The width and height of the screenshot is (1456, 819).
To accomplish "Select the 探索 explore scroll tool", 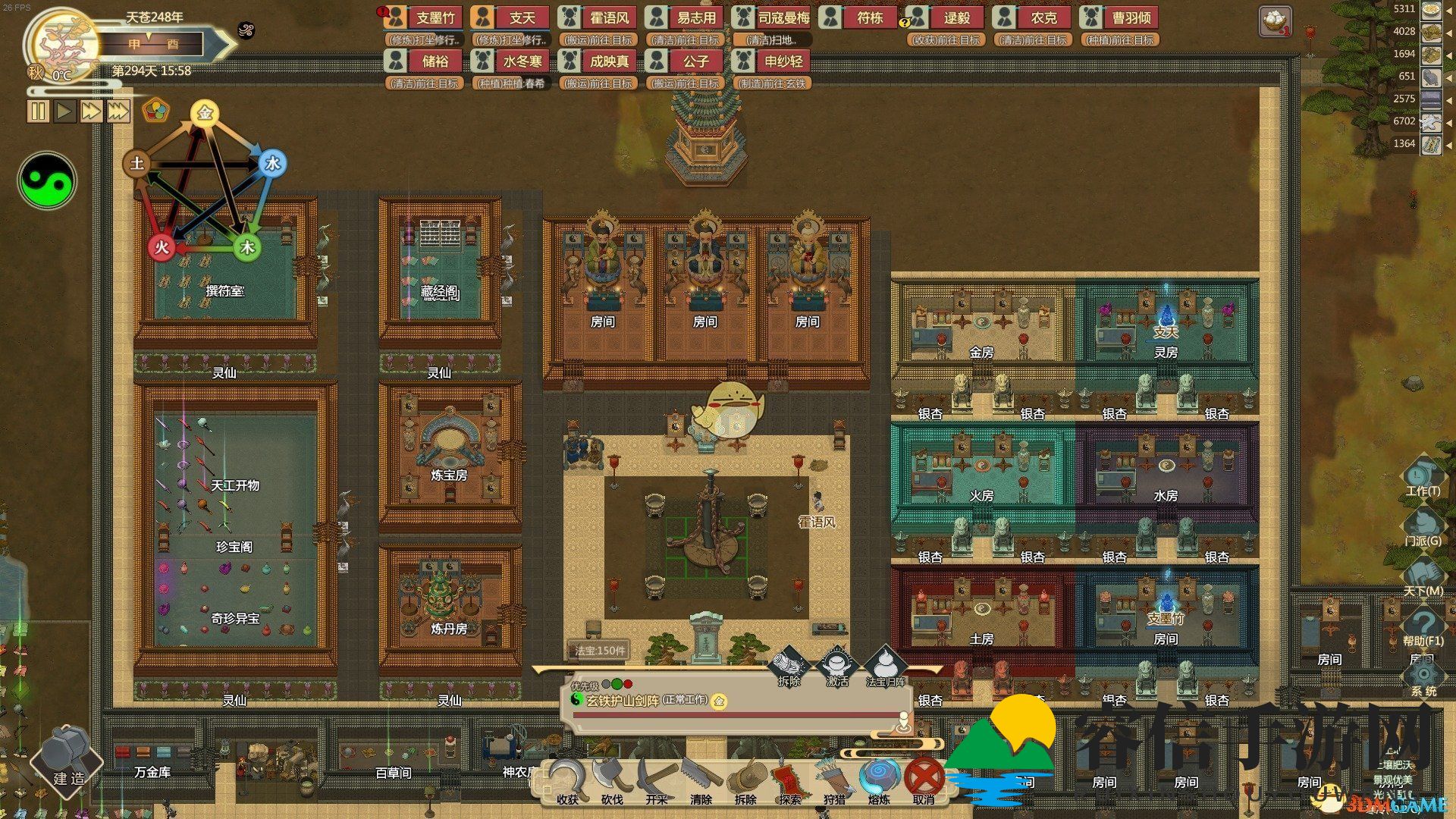I will (790, 780).
